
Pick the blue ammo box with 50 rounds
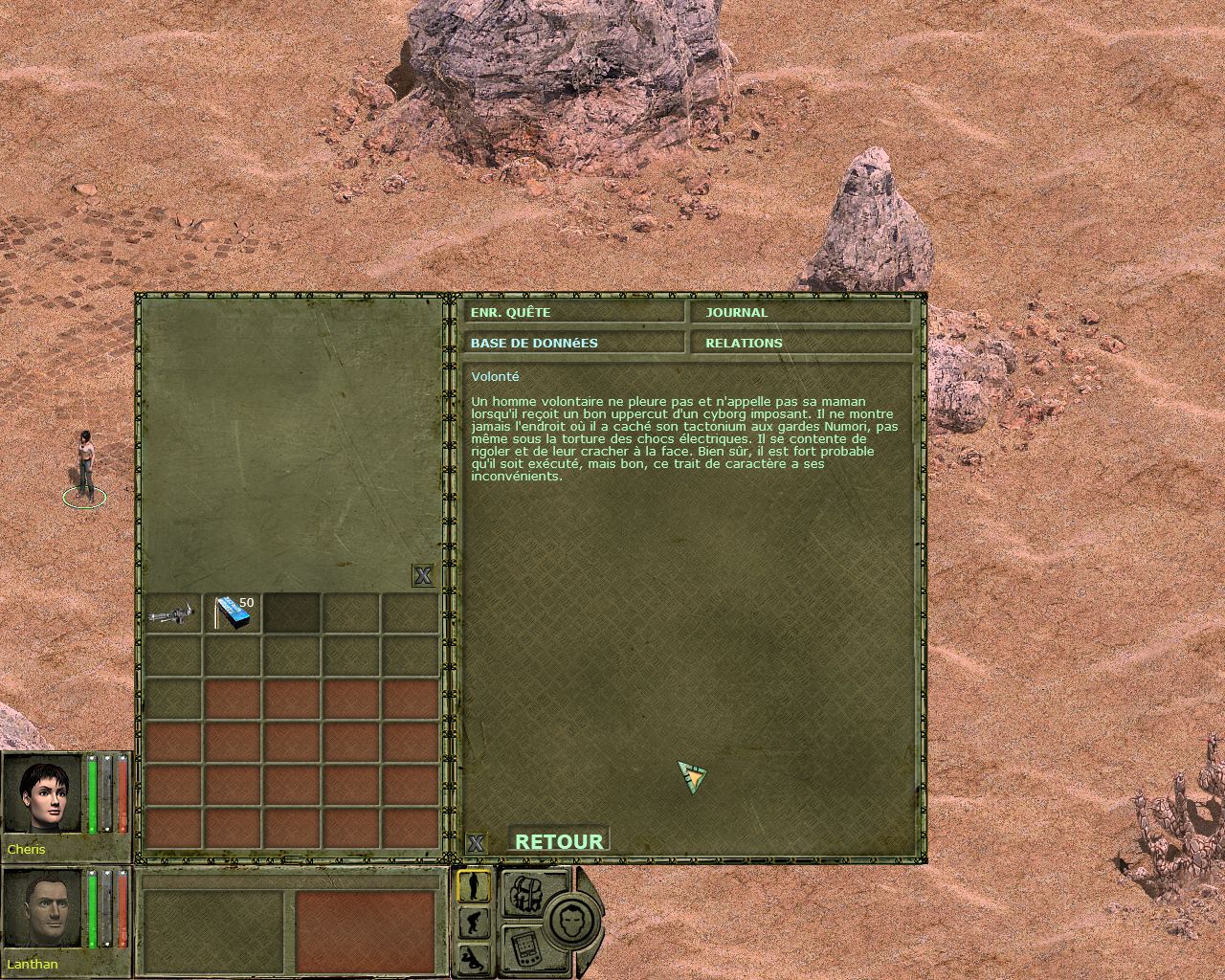[x=233, y=613]
